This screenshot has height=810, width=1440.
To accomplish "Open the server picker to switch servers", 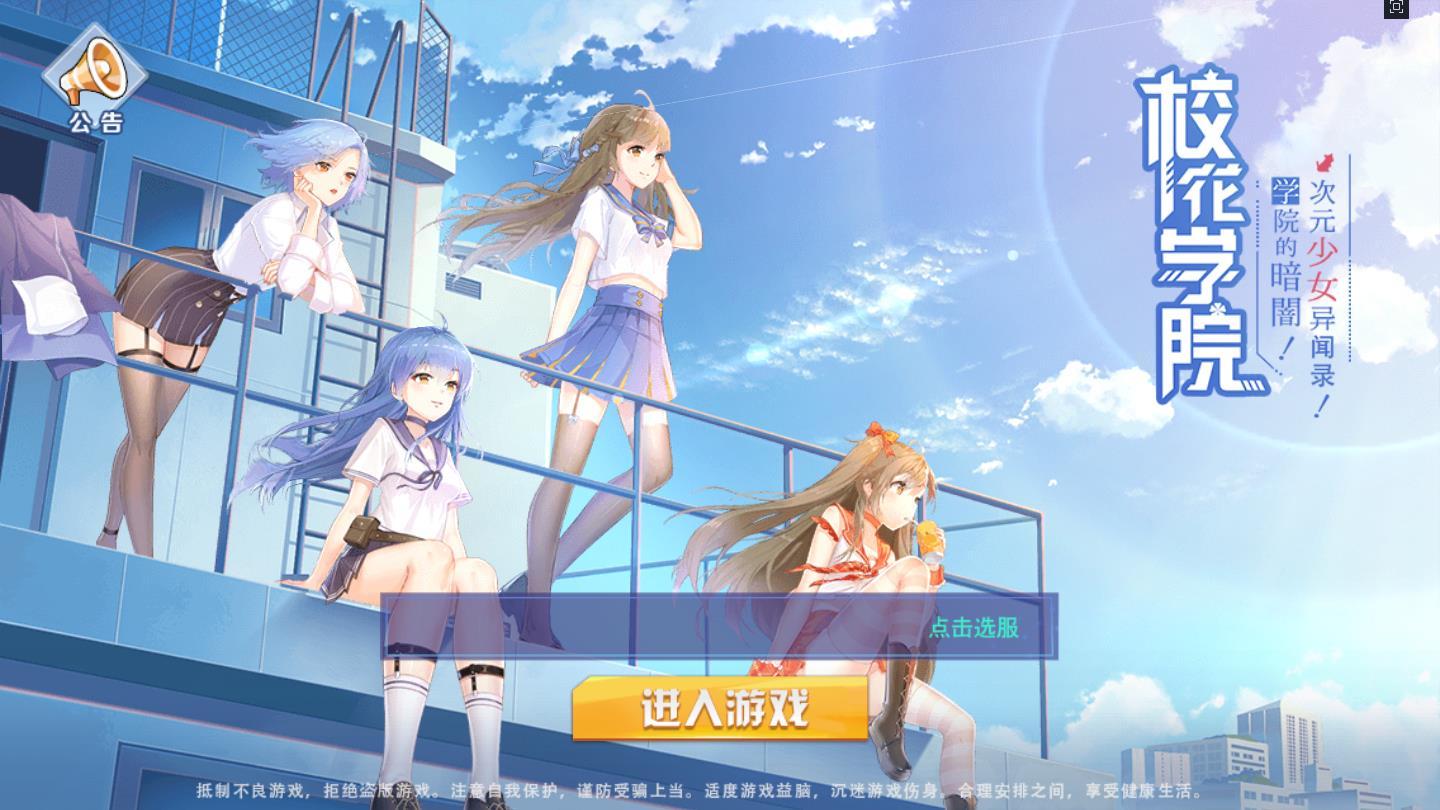I will (976, 628).
